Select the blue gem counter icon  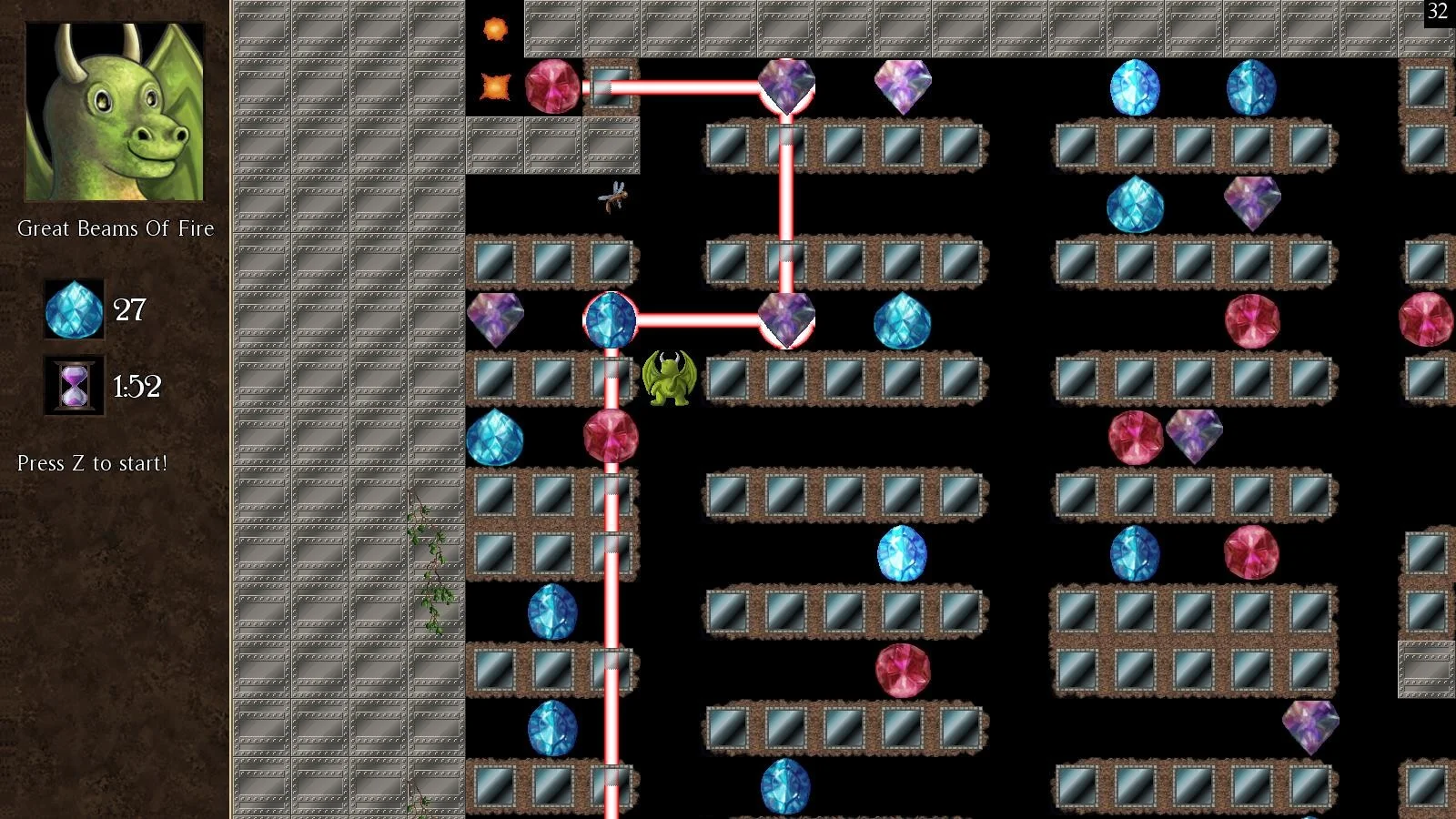pyautogui.click(x=74, y=309)
